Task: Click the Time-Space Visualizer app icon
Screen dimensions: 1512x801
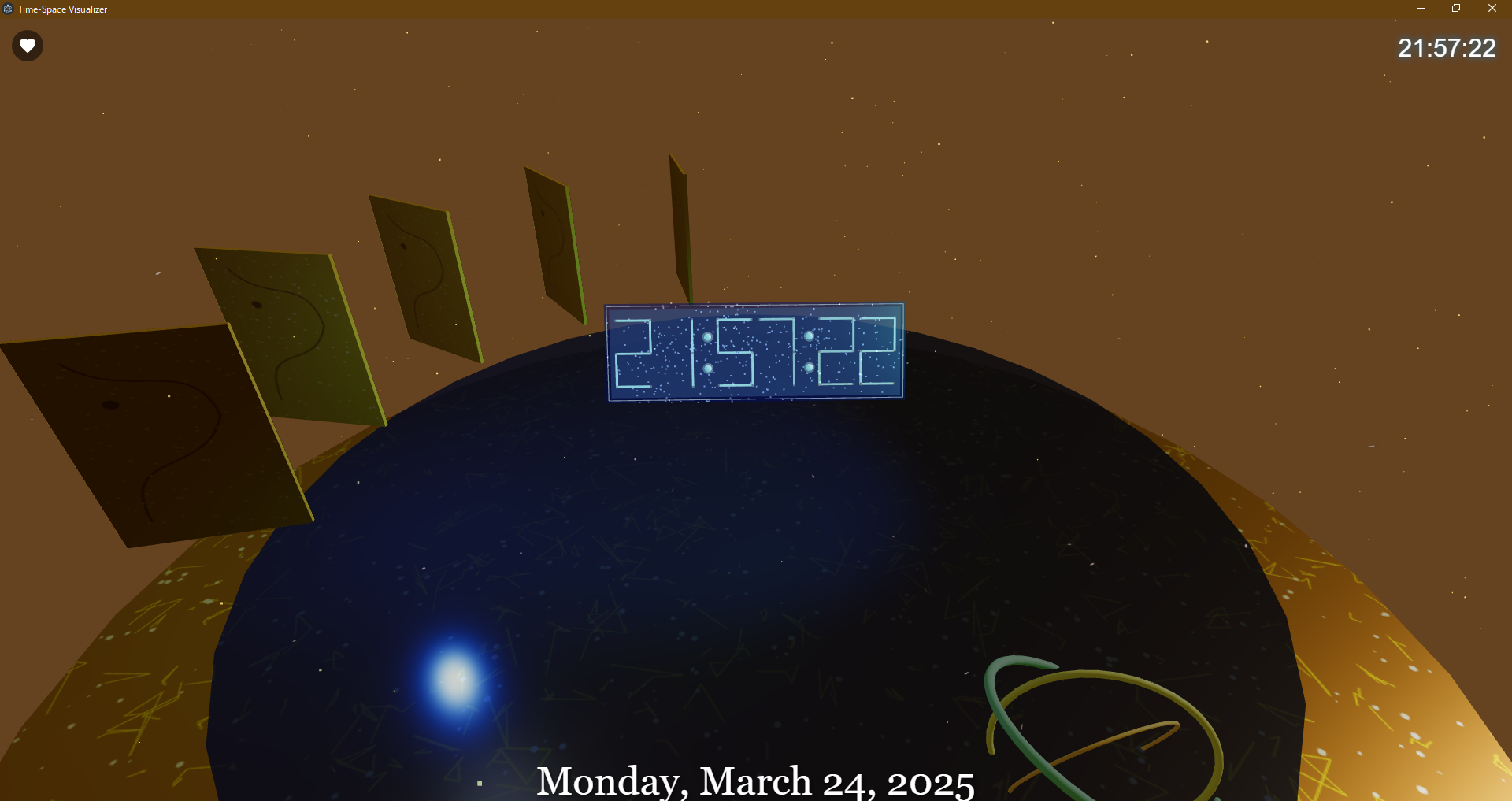Action: coord(7,9)
